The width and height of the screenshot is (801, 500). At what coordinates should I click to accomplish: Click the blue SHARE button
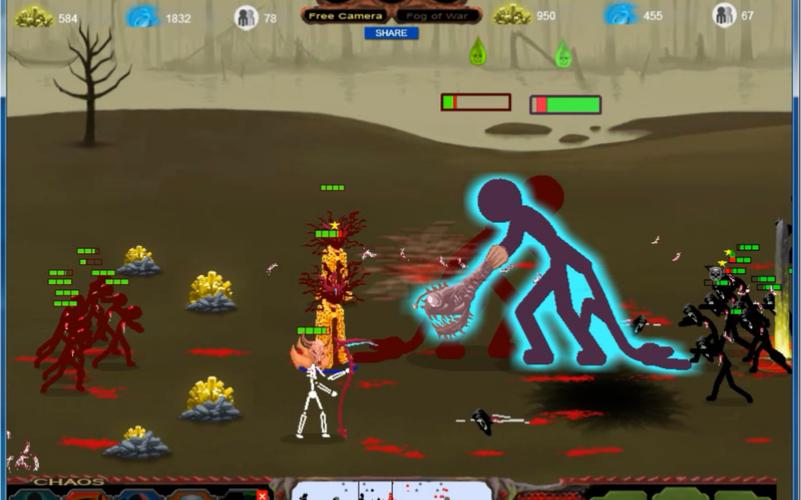point(391,33)
